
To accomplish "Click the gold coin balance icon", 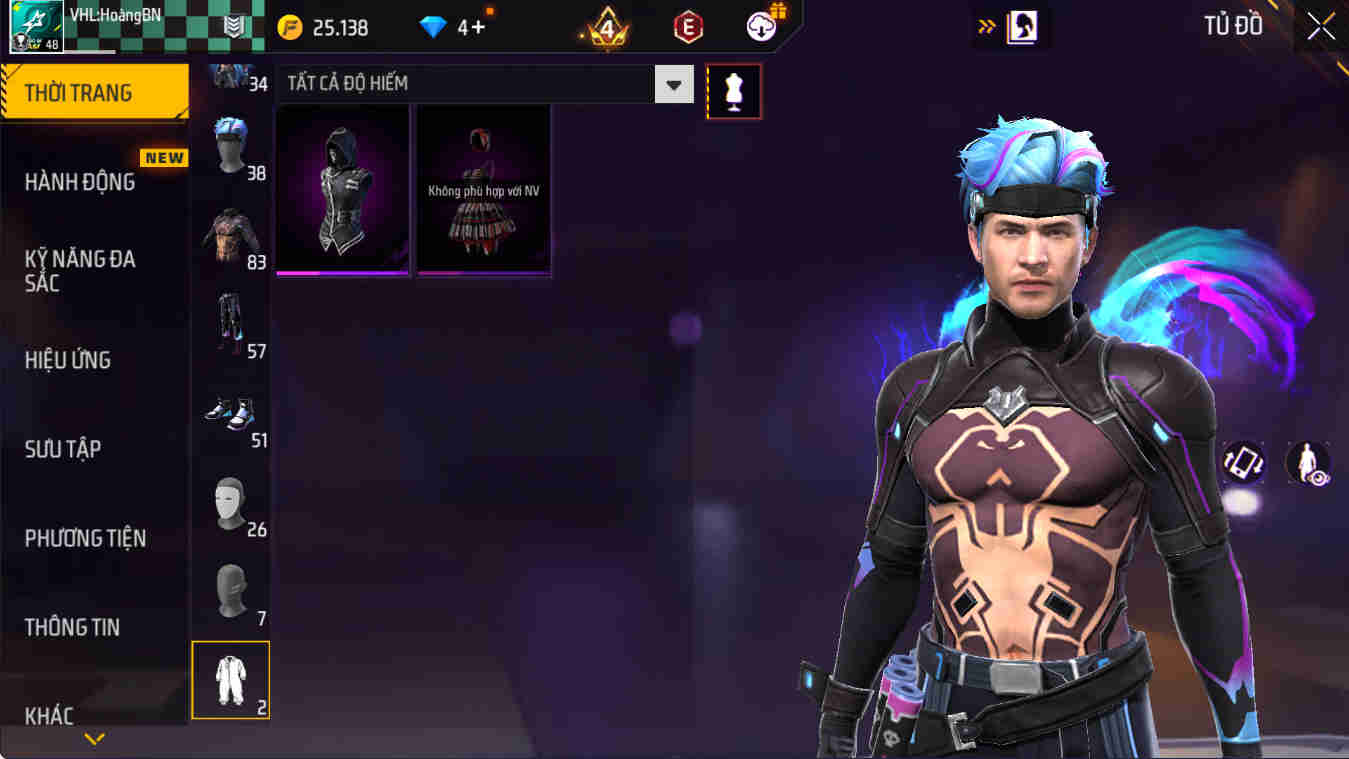I will [291, 27].
